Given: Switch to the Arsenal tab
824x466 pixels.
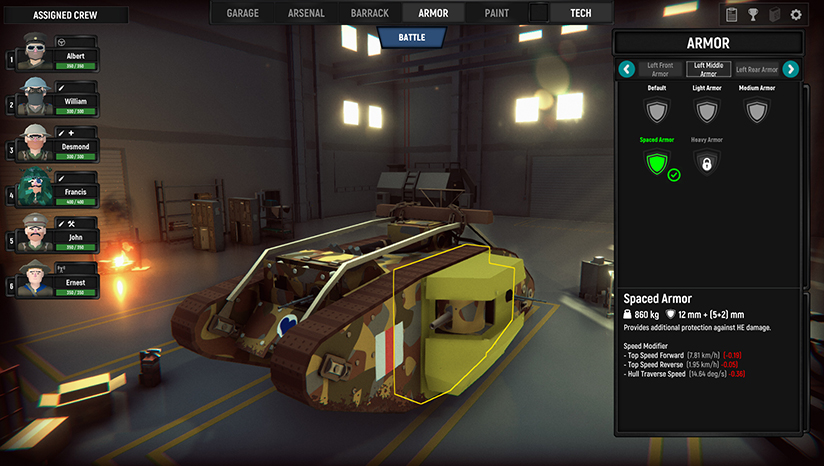Looking at the screenshot, I should click(305, 13).
